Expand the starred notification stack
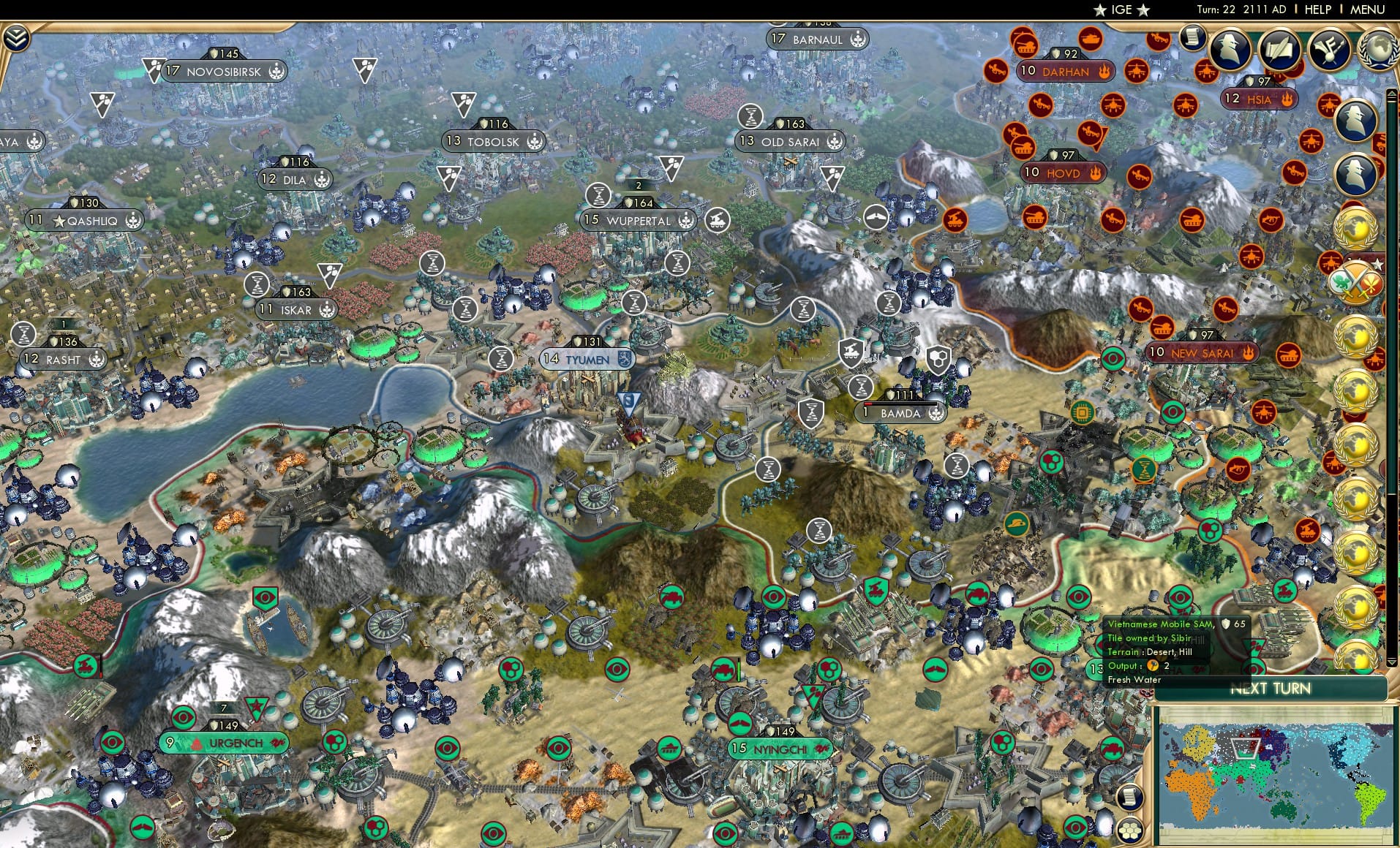Screen dimensions: 1400x848 (x=1378, y=264)
